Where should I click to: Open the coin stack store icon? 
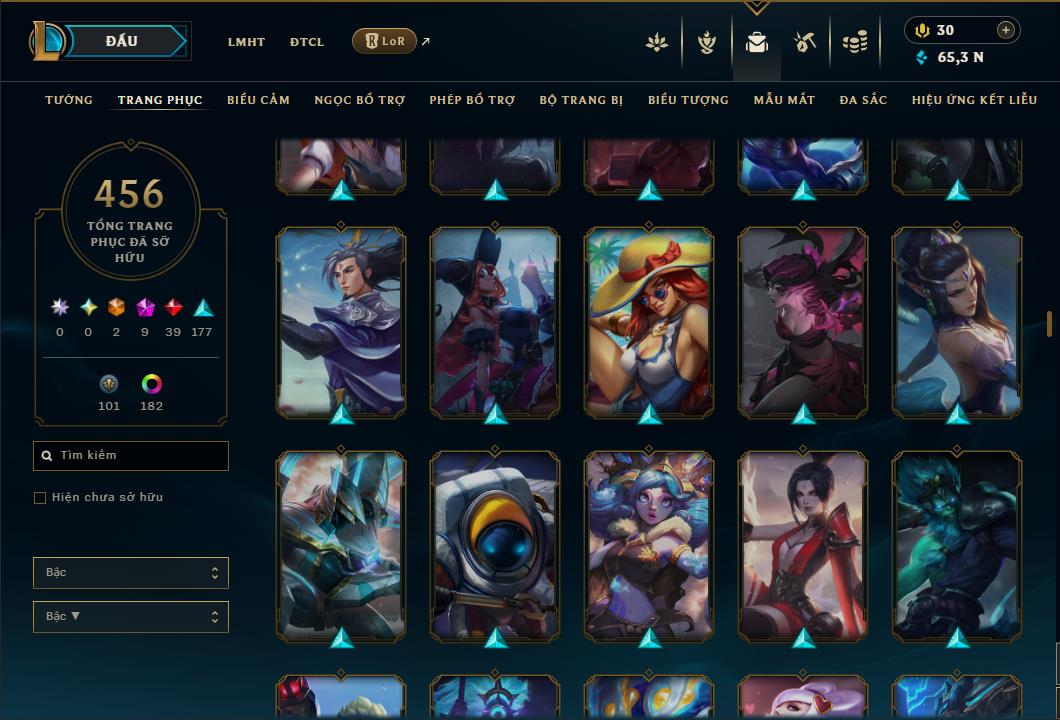coord(854,42)
